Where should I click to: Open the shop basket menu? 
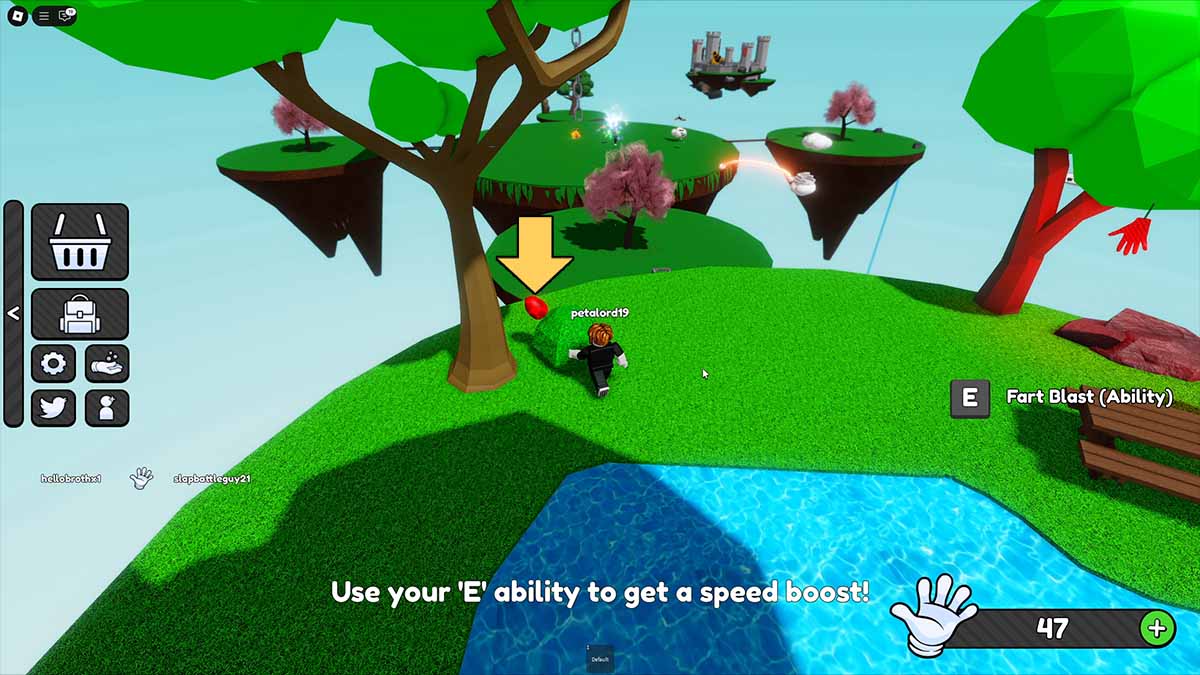(80, 242)
